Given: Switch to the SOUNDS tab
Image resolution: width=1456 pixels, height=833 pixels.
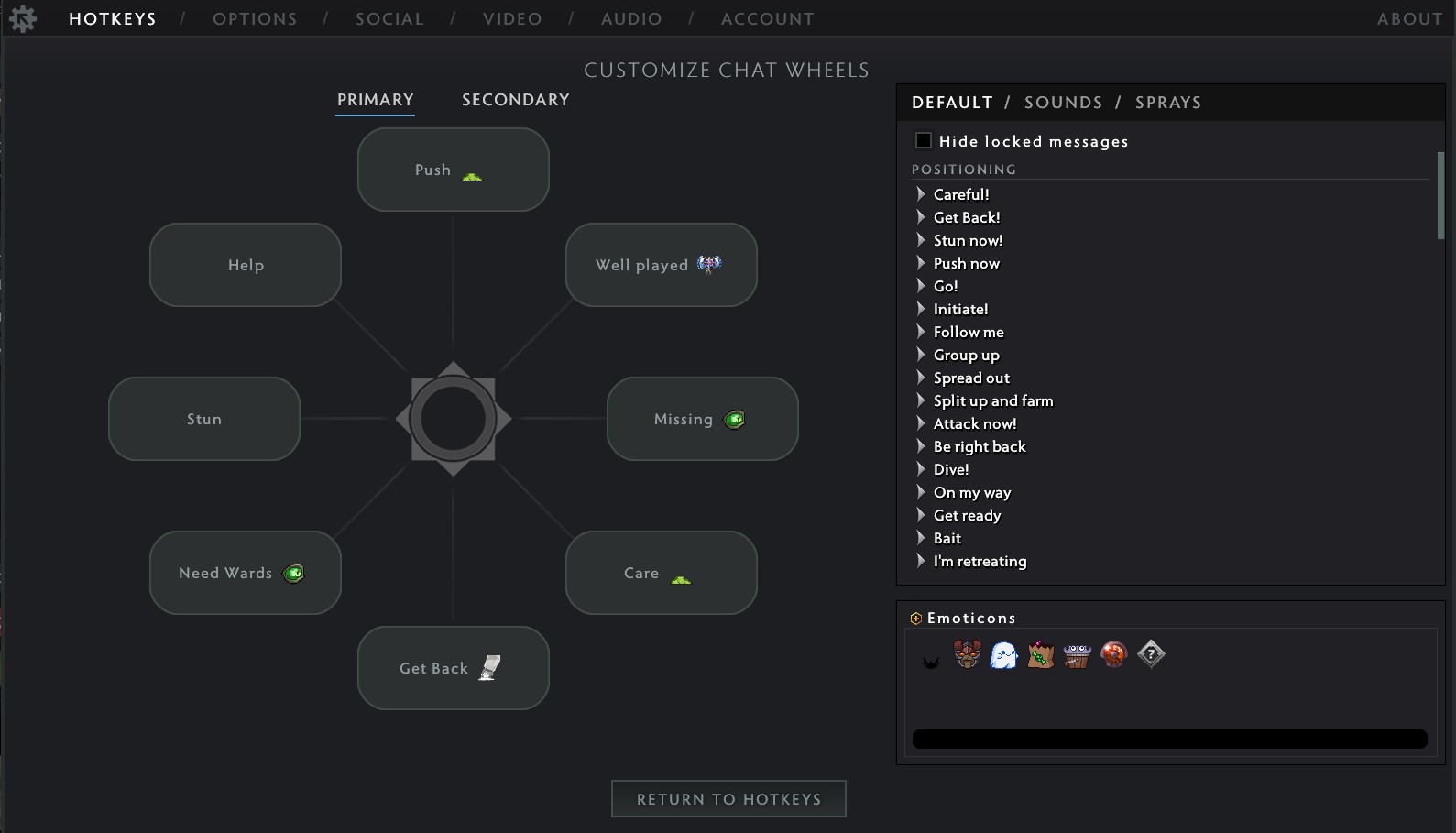Looking at the screenshot, I should tap(1063, 102).
